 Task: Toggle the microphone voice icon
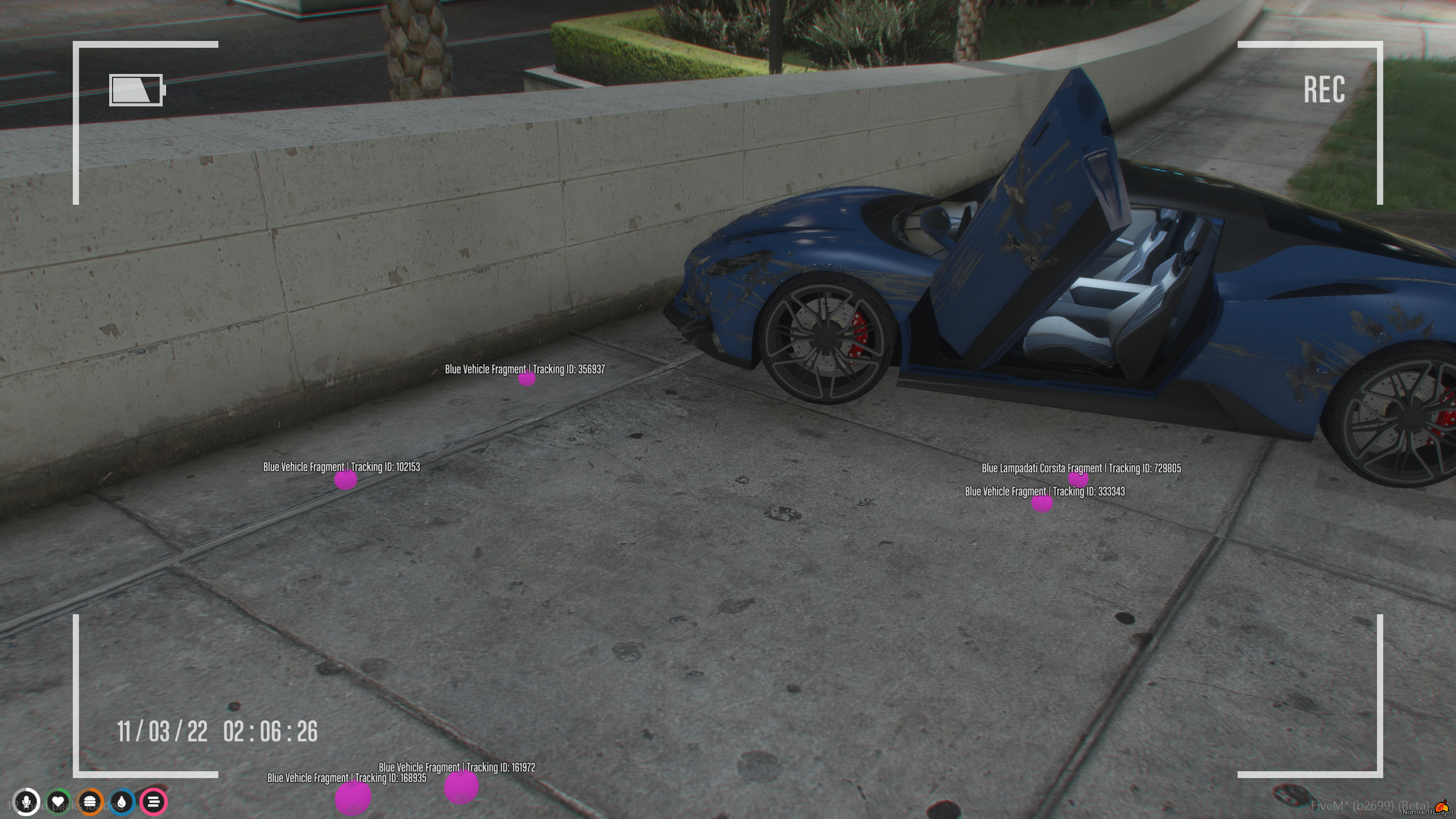pos(26,803)
